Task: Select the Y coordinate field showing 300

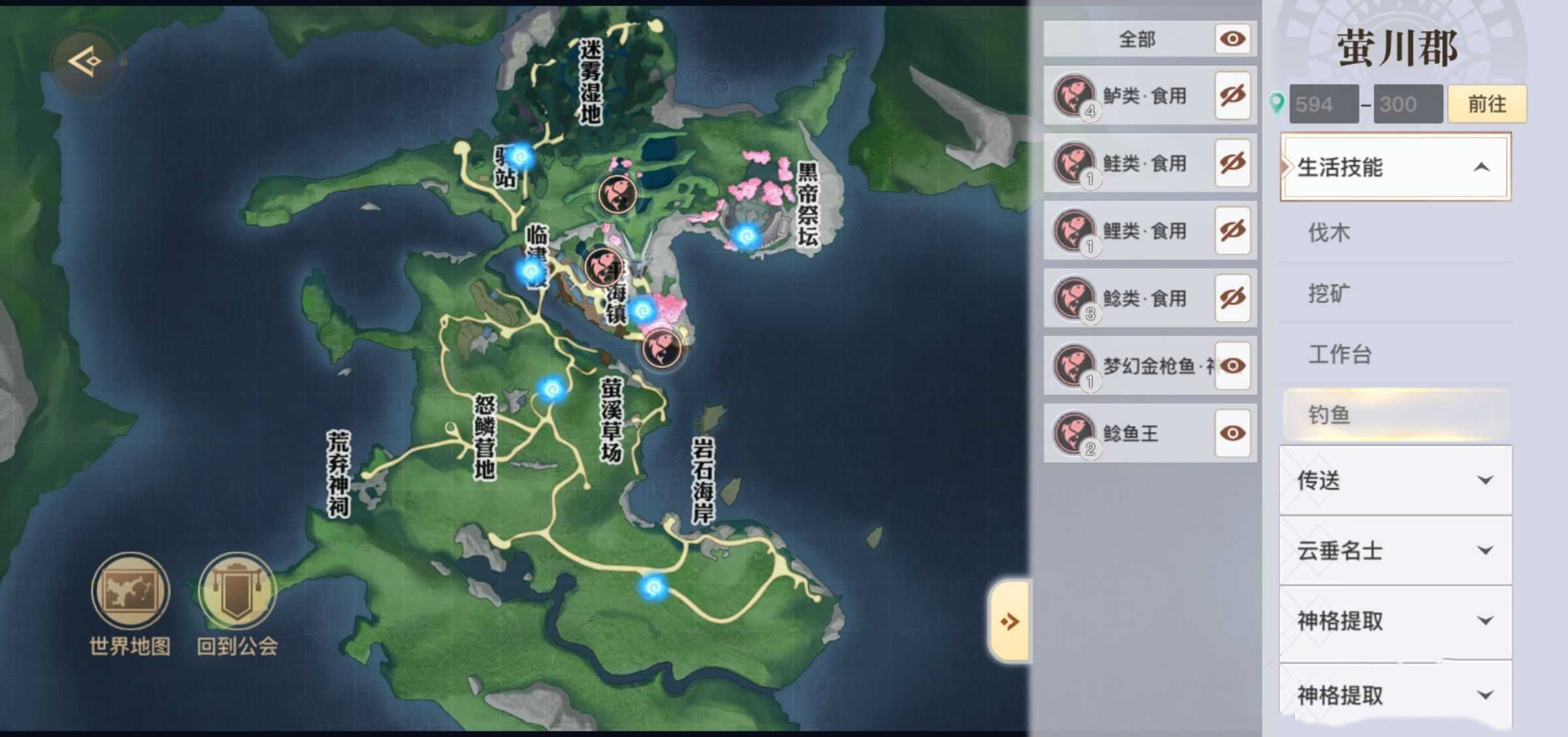Action: pyautogui.click(x=1407, y=104)
